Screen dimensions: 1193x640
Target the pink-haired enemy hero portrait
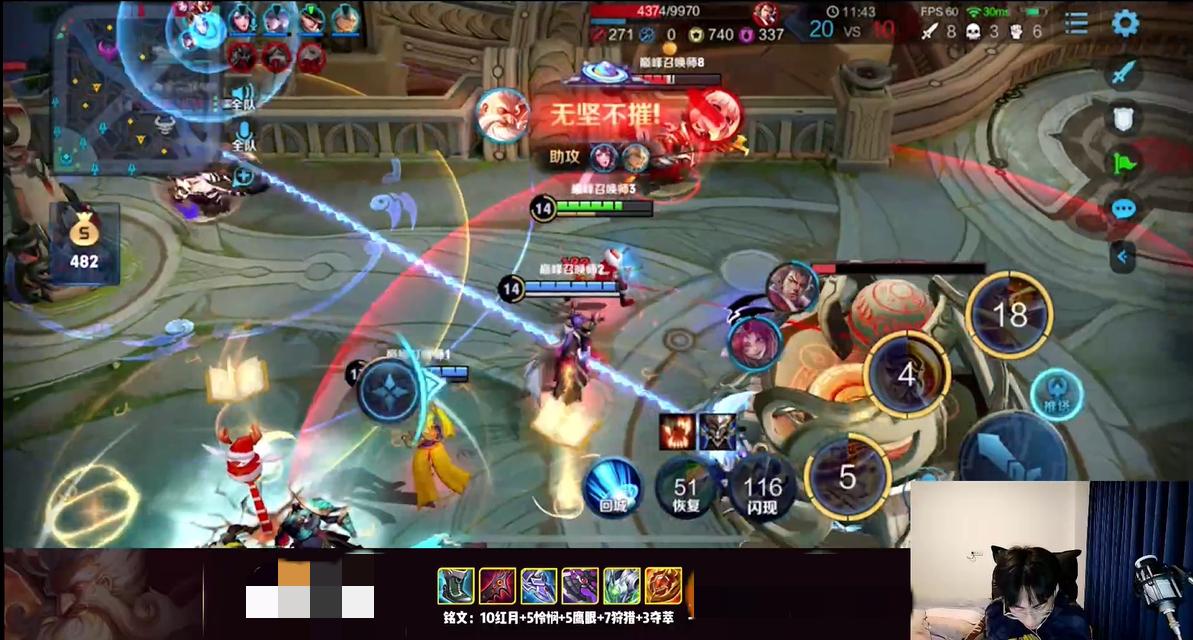click(x=753, y=341)
